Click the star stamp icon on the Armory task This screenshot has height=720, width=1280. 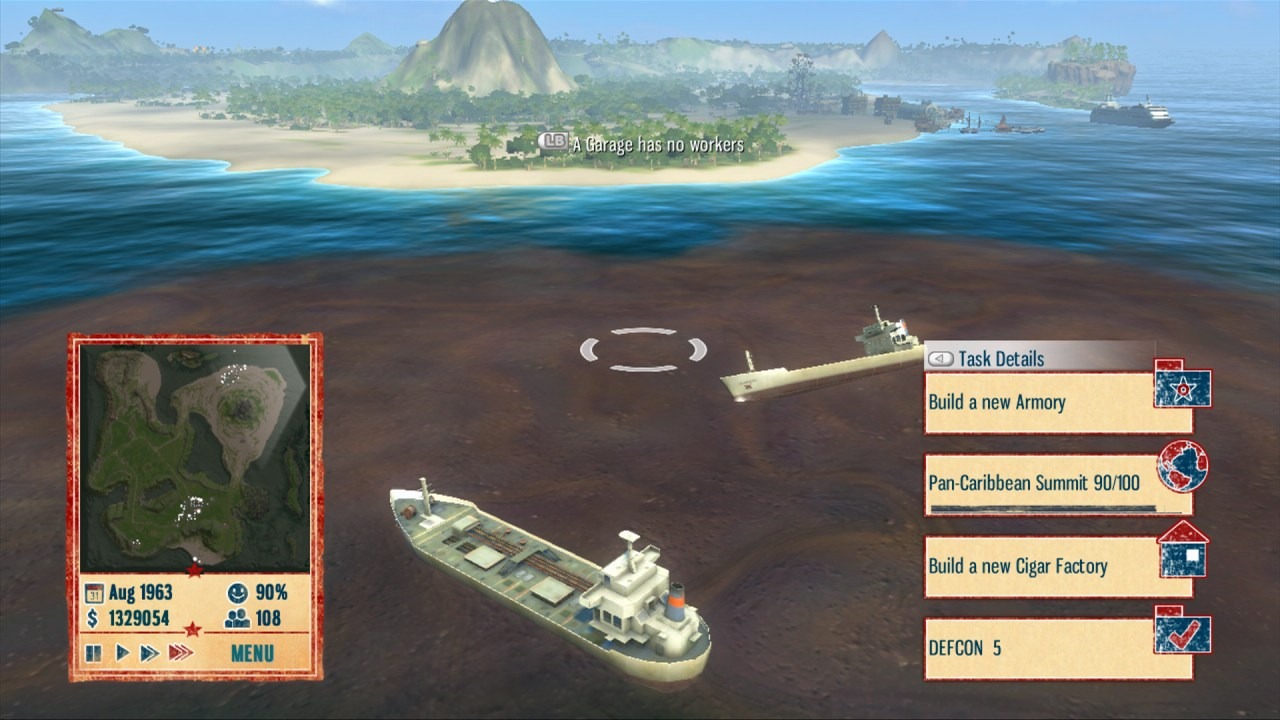click(x=1184, y=388)
